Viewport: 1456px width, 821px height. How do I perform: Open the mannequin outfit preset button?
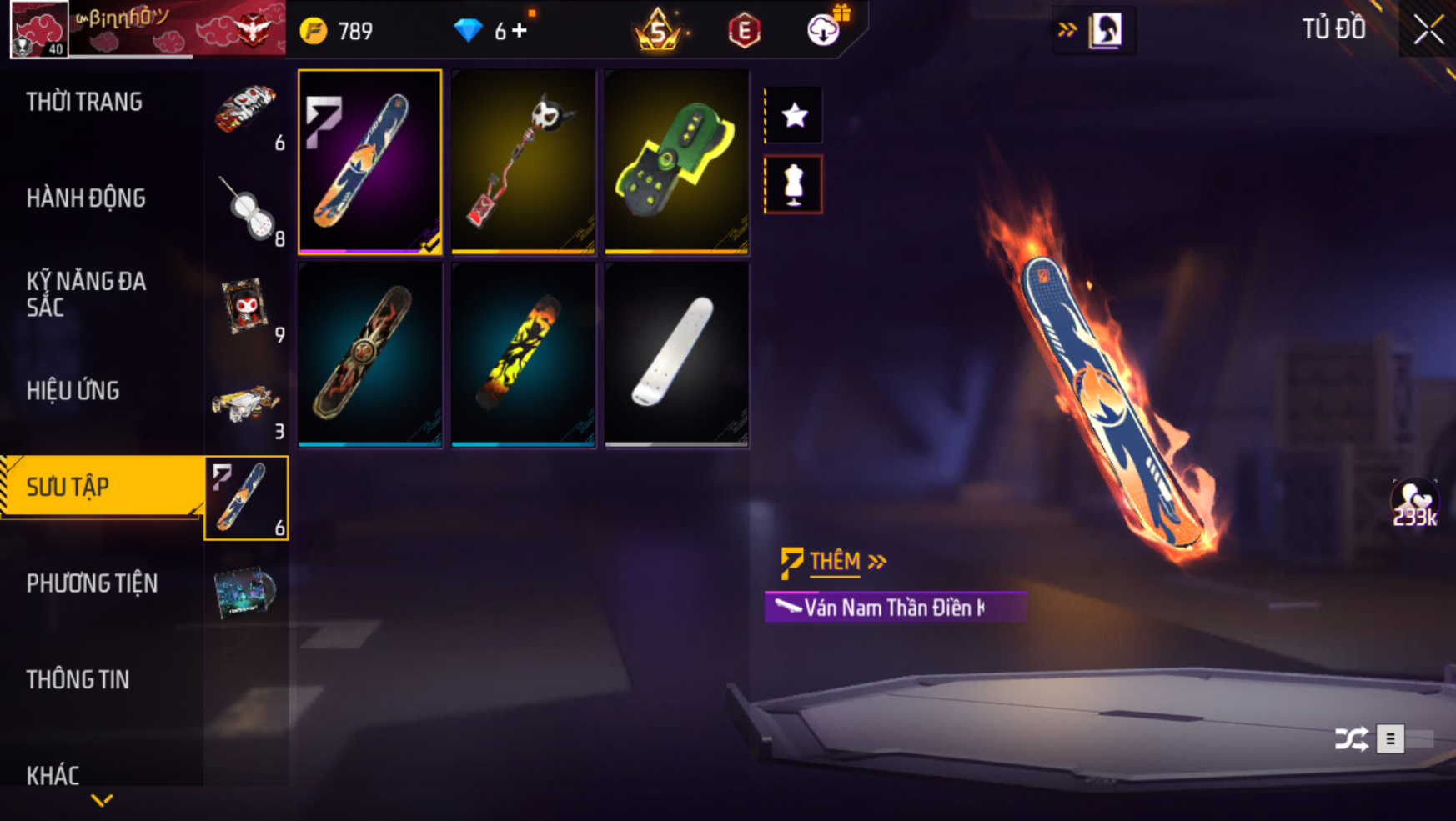coord(794,185)
